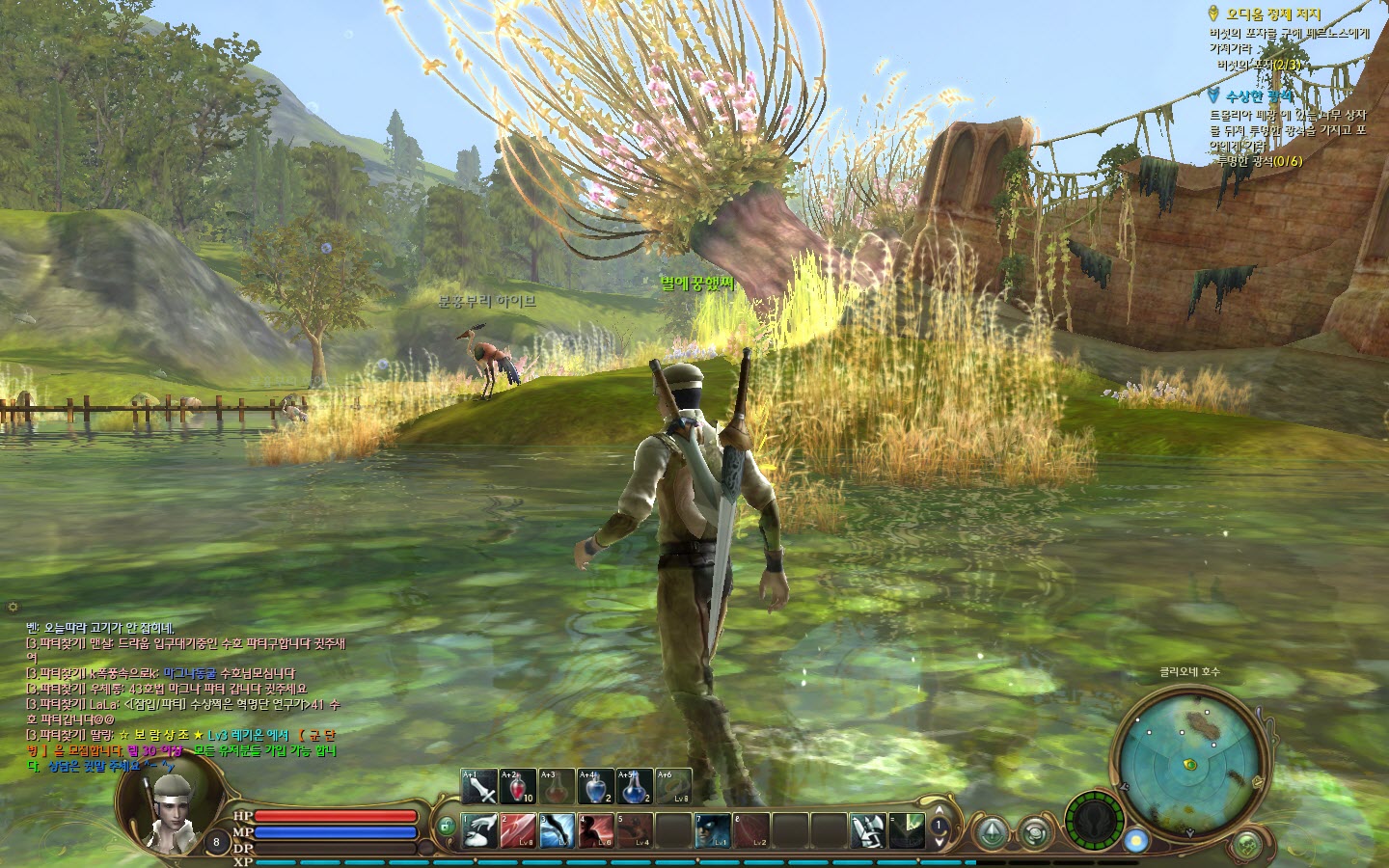1389x868 pixels.
Task: Click the green hearts button beside the minimap
Action: point(1248,845)
